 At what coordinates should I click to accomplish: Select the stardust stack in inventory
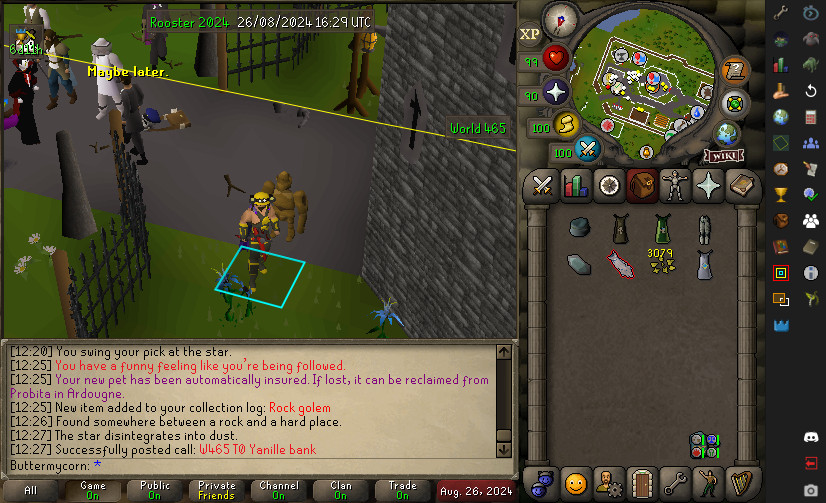click(660, 263)
